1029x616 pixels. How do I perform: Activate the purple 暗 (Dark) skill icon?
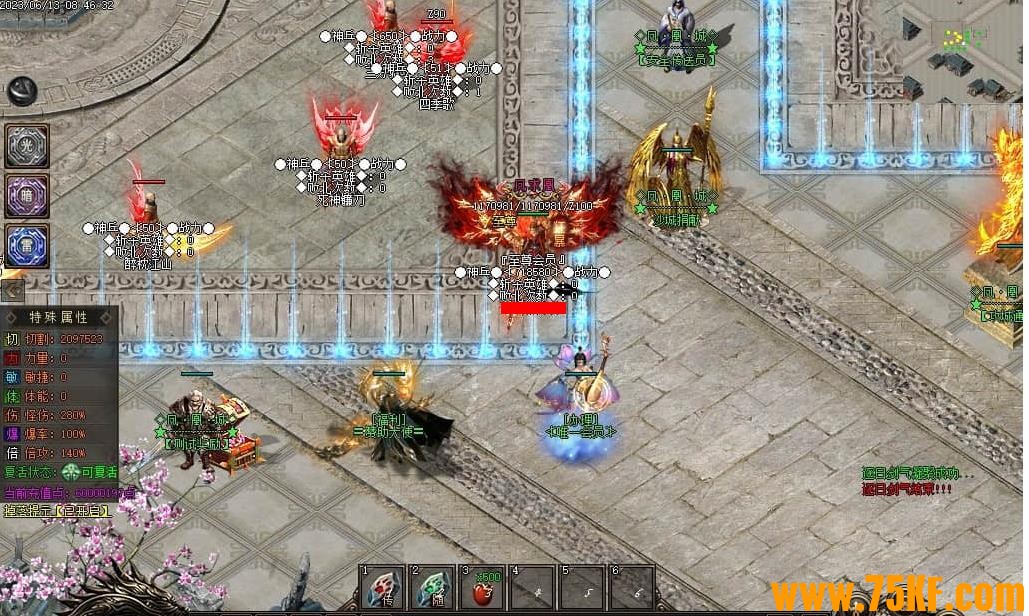(27, 195)
